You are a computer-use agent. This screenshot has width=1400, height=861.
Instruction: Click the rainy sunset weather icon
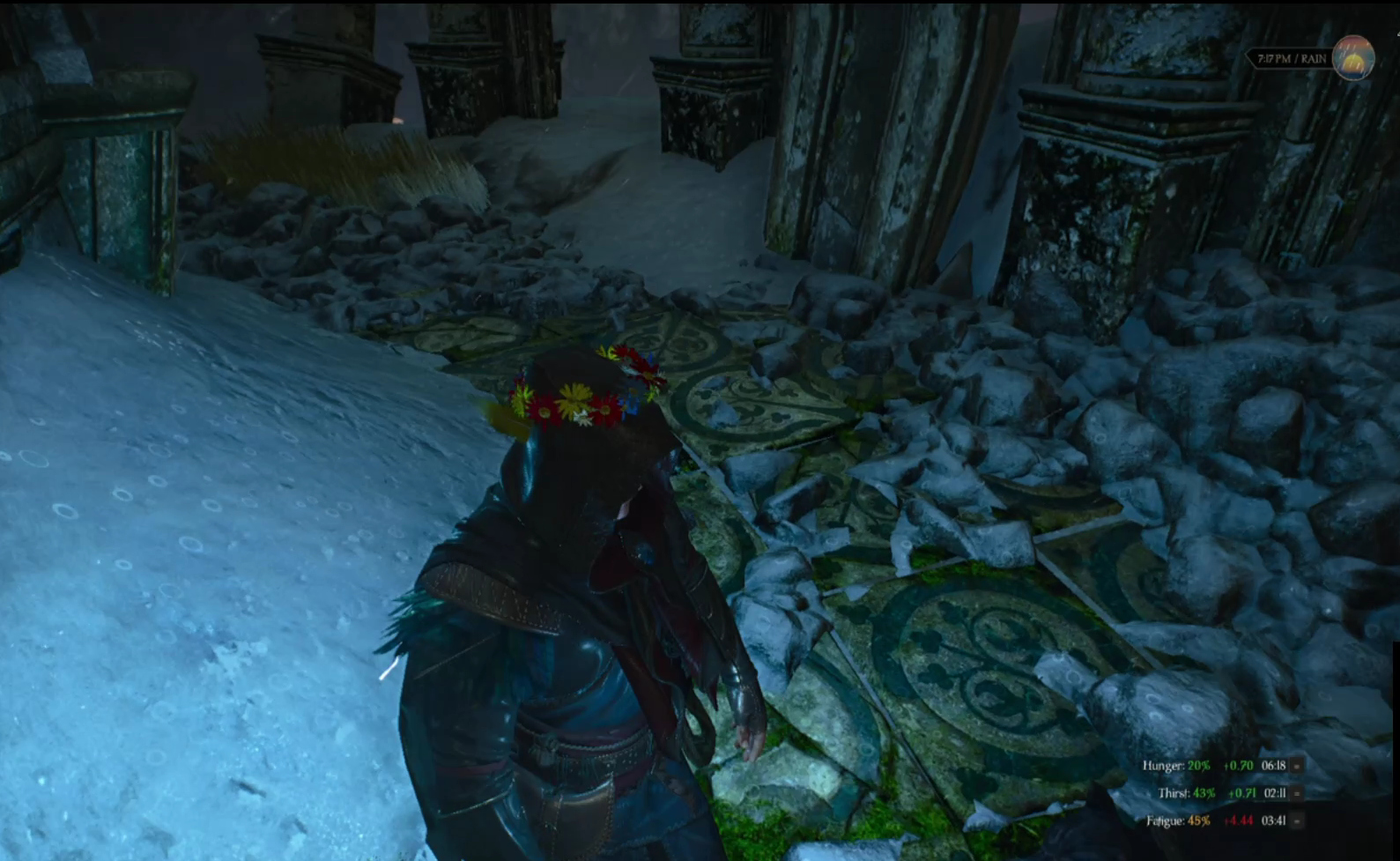[x=1352, y=58]
